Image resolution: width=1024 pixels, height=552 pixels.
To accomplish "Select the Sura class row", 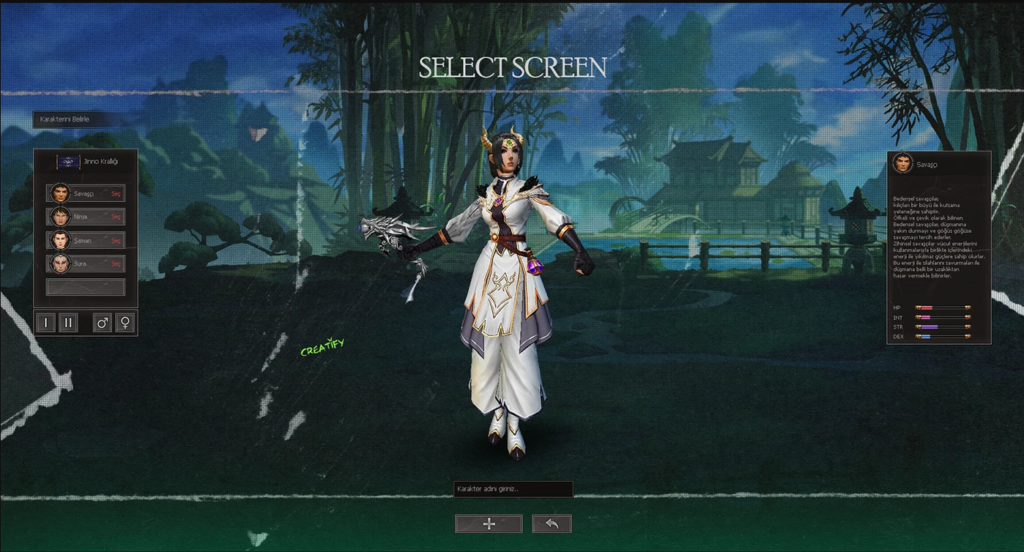I will [85, 263].
